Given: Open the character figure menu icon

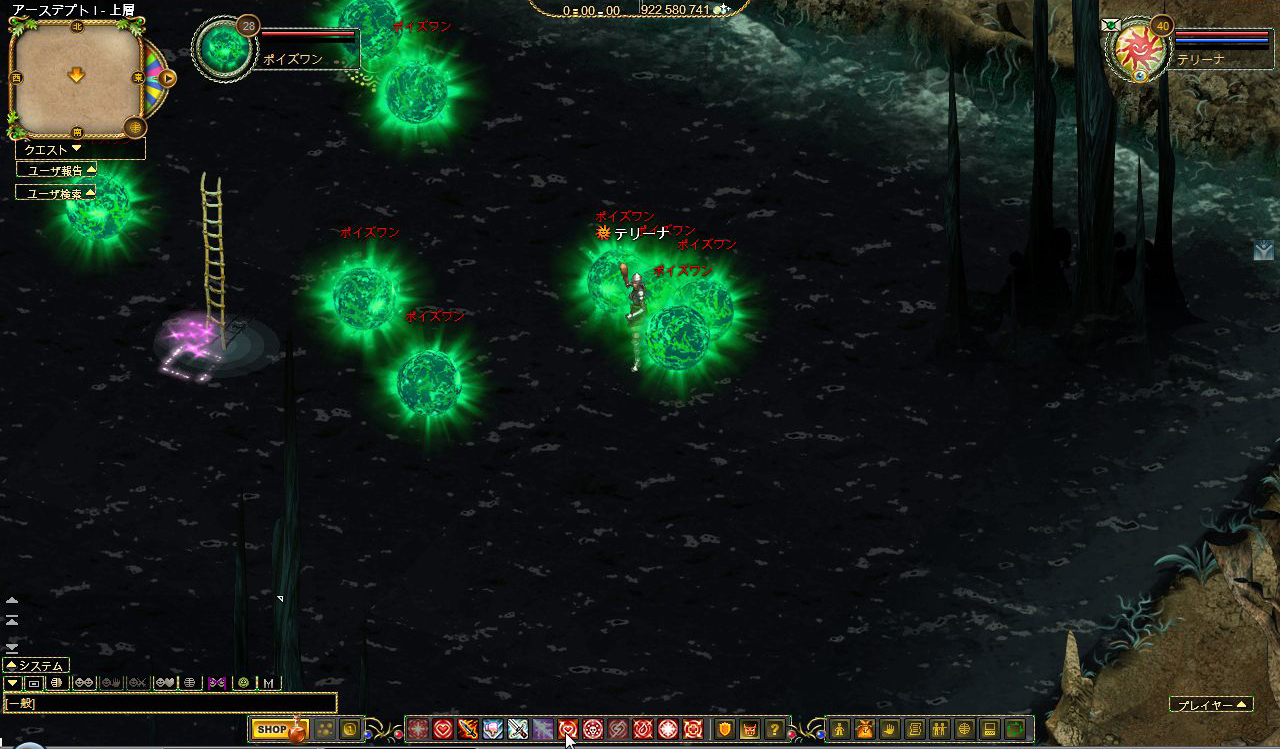Looking at the screenshot, I should 840,730.
